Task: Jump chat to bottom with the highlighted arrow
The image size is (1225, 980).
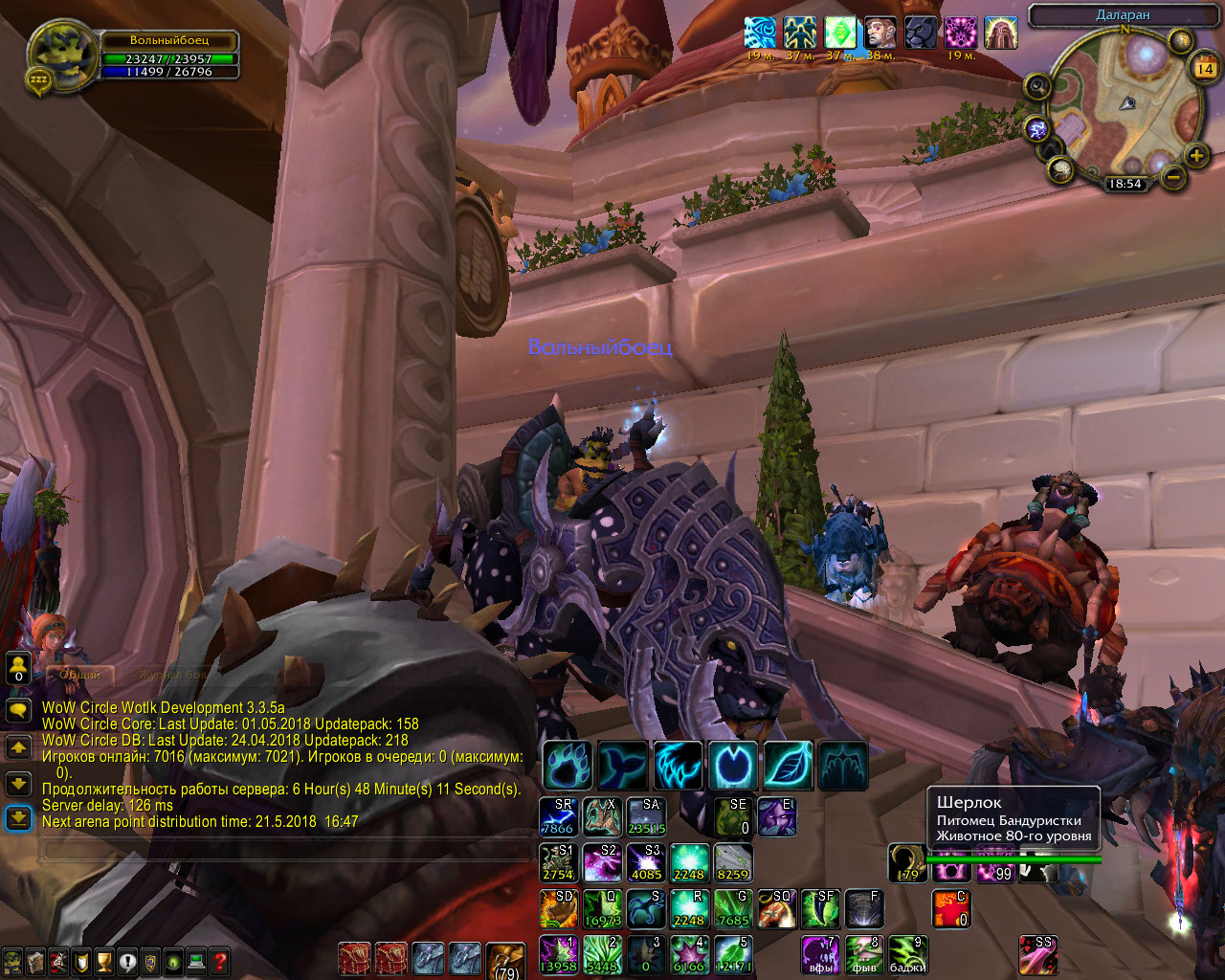Action: [x=19, y=818]
